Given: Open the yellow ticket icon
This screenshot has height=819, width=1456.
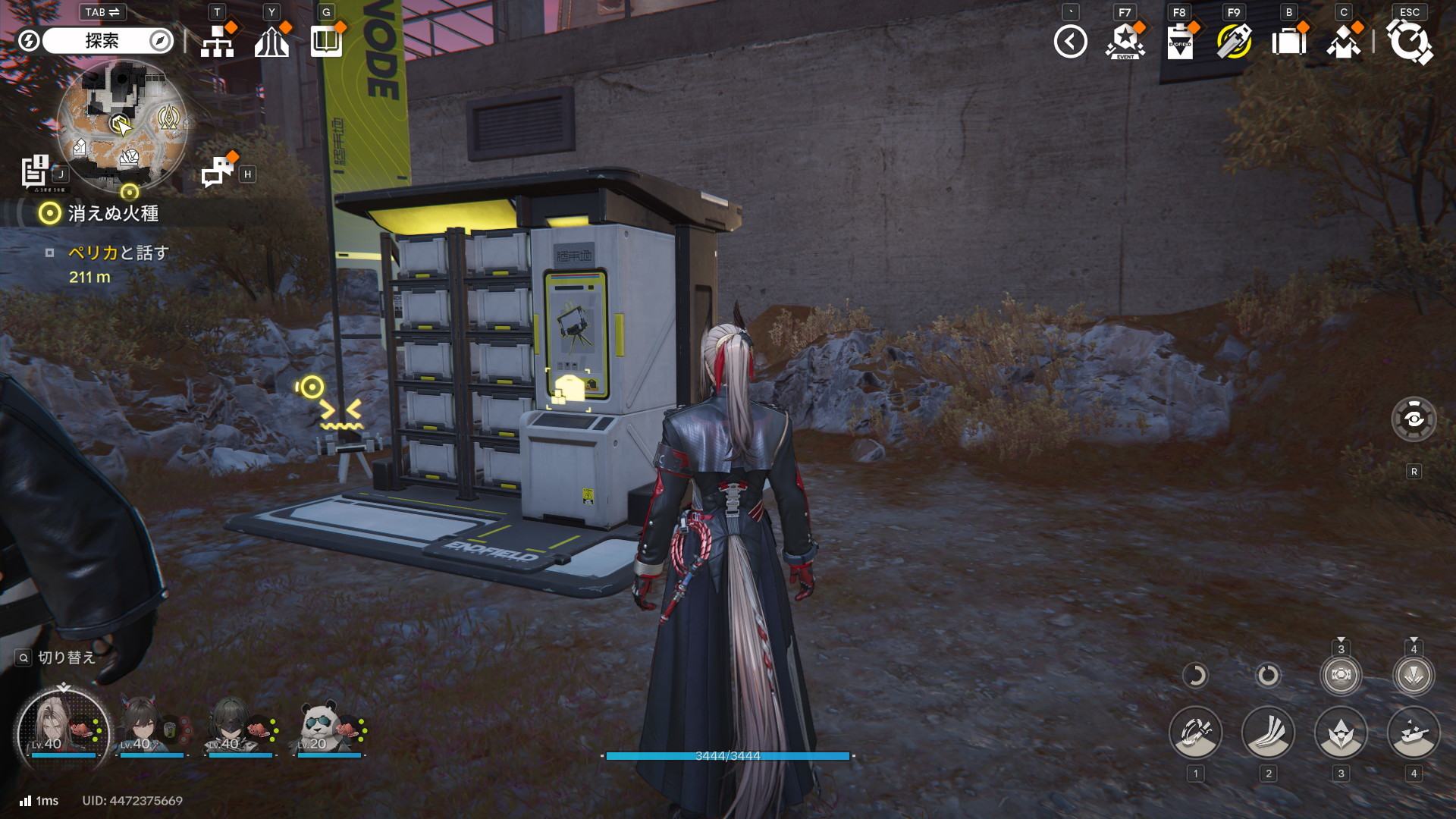Looking at the screenshot, I should pos(1234,42).
